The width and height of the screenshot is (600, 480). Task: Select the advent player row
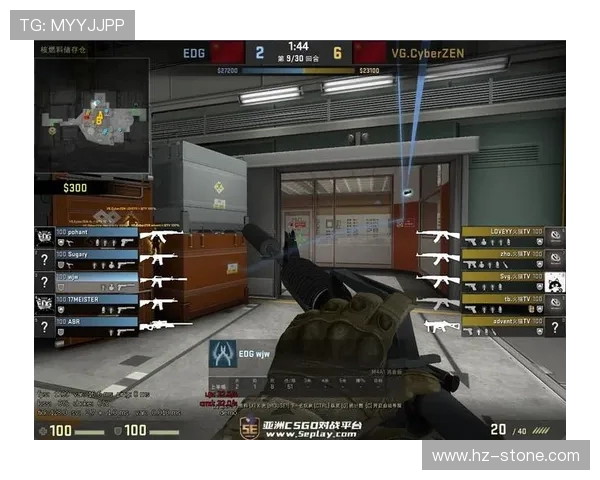click(x=503, y=327)
